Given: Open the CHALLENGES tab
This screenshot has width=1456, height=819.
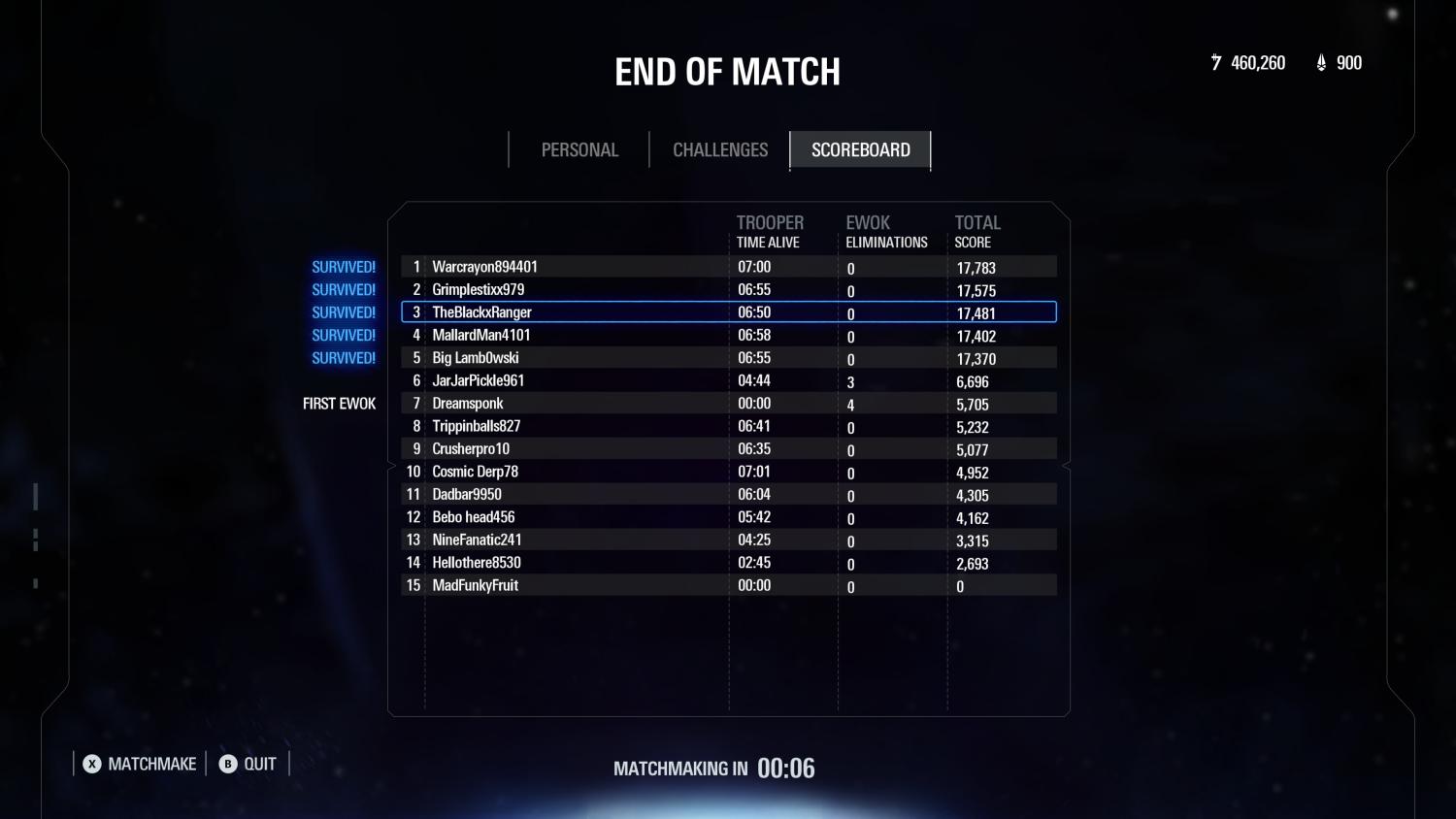Looking at the screenshot, I should point(719,149).
